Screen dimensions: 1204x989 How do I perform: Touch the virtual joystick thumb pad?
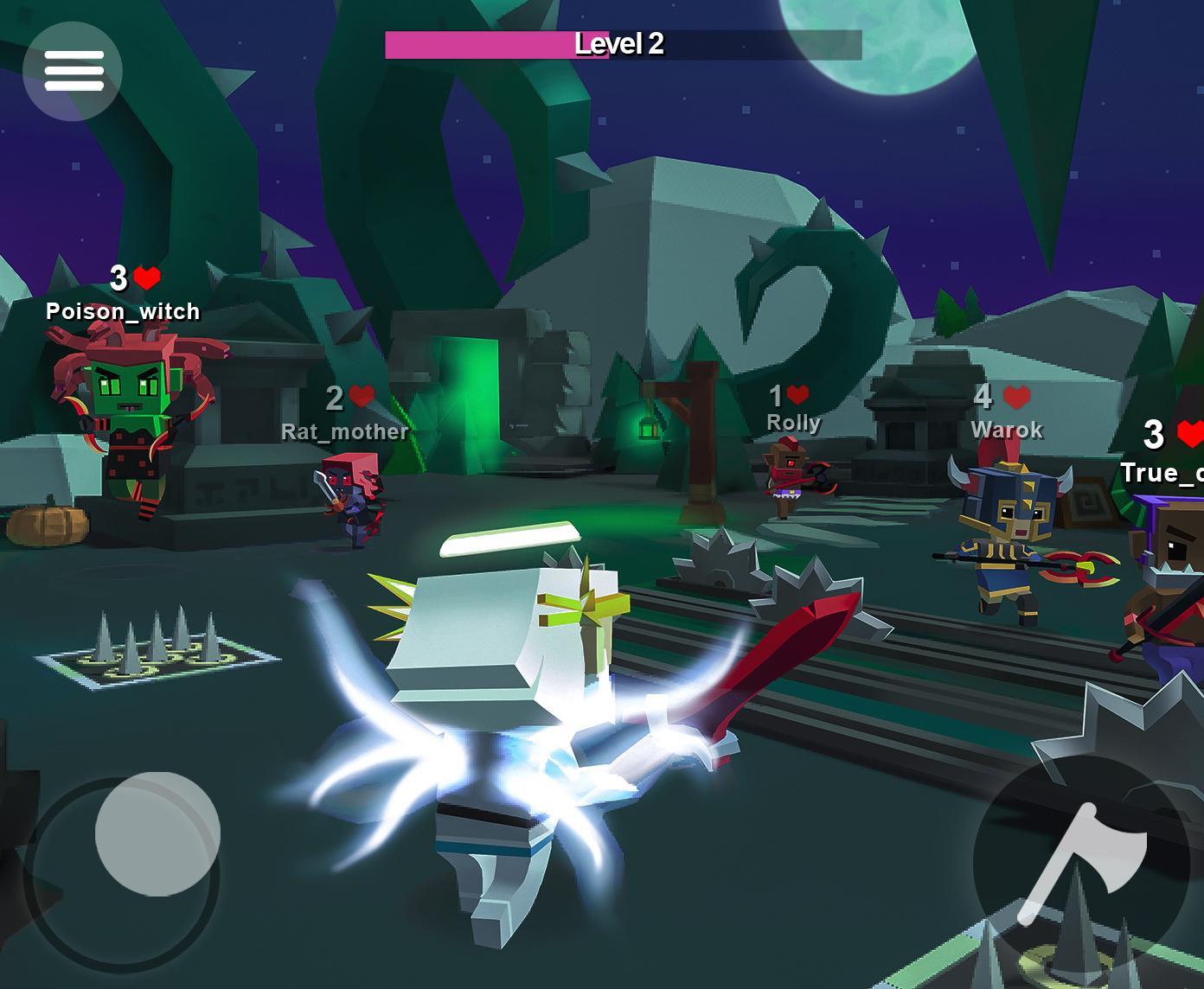point(157,833)
